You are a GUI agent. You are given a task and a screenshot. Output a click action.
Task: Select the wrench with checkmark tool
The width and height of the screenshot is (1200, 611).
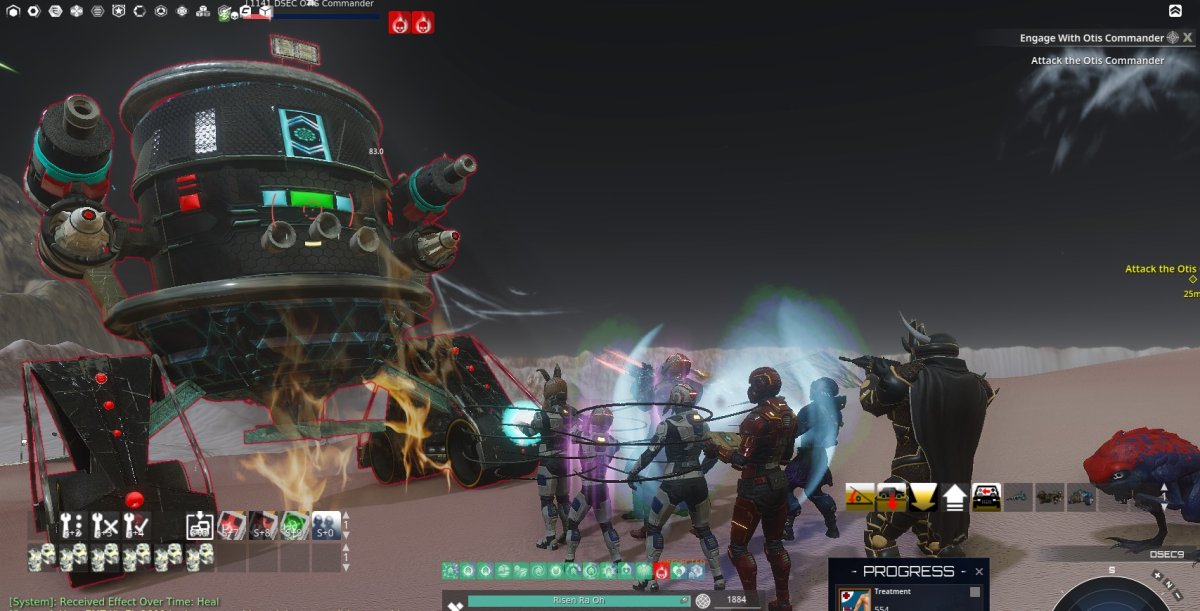(x=136, y=524)
